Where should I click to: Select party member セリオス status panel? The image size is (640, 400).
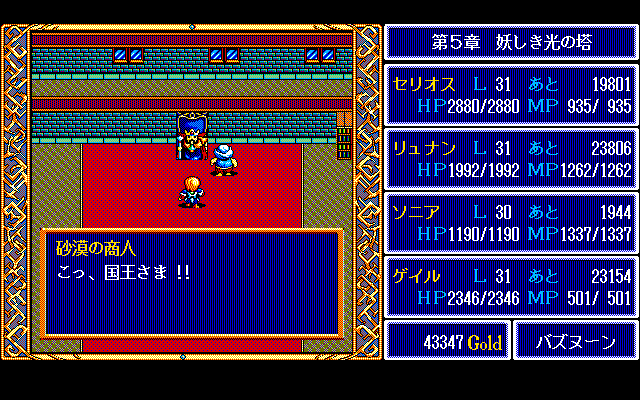pyautogui.click(x=511, y=94)
